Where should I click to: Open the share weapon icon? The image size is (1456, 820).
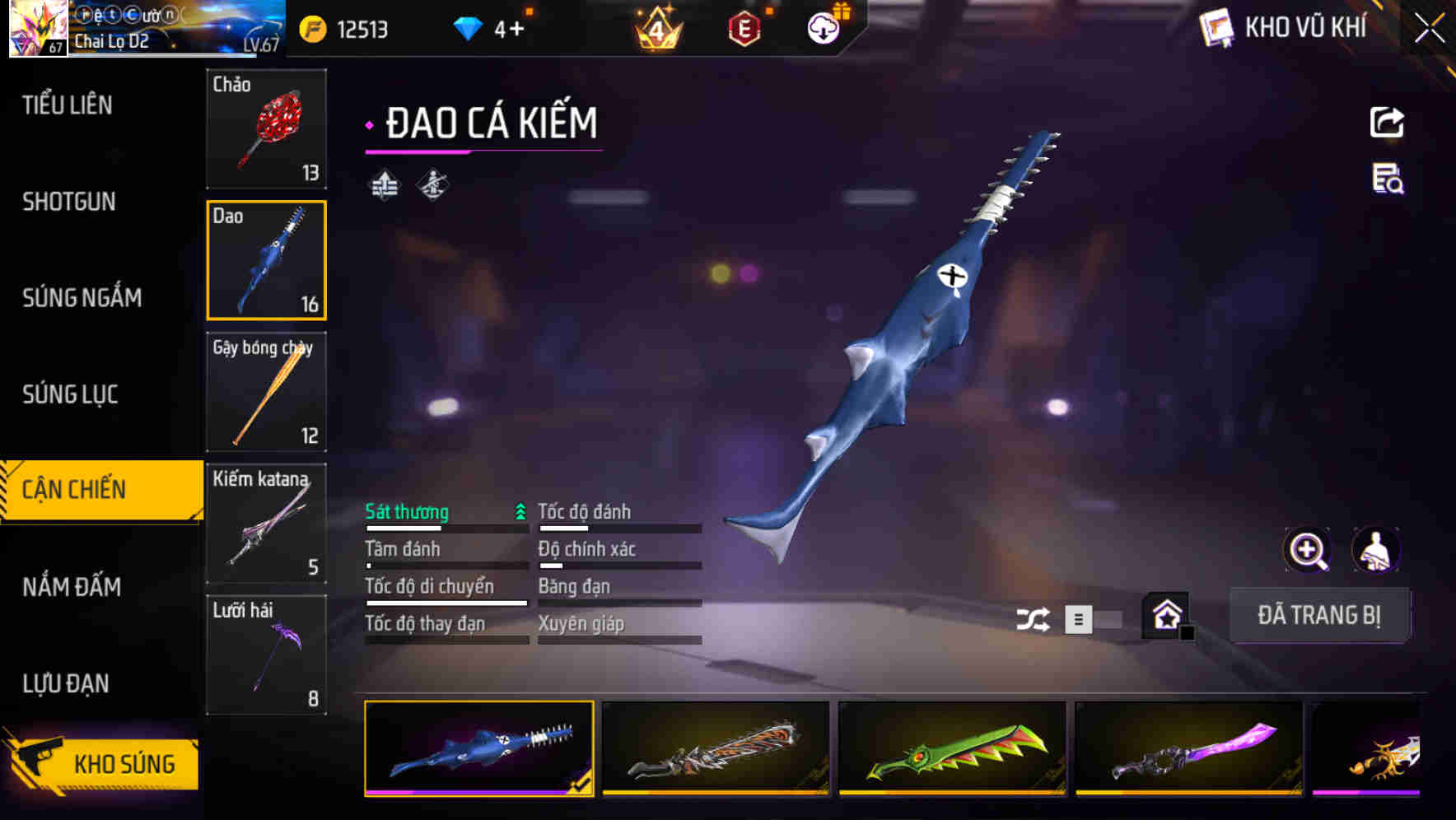point(1387,122)
